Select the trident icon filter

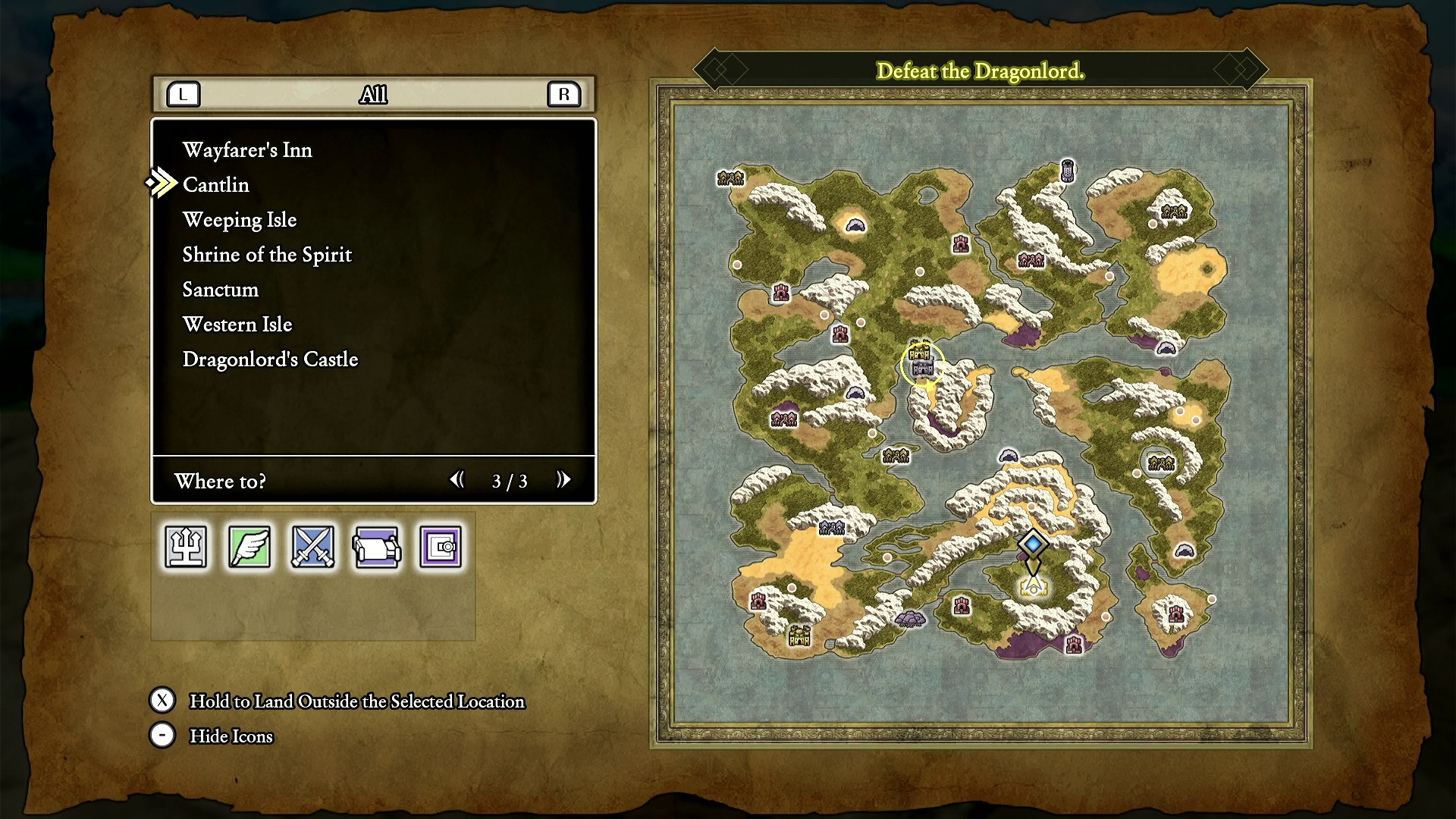pos(186,547)
